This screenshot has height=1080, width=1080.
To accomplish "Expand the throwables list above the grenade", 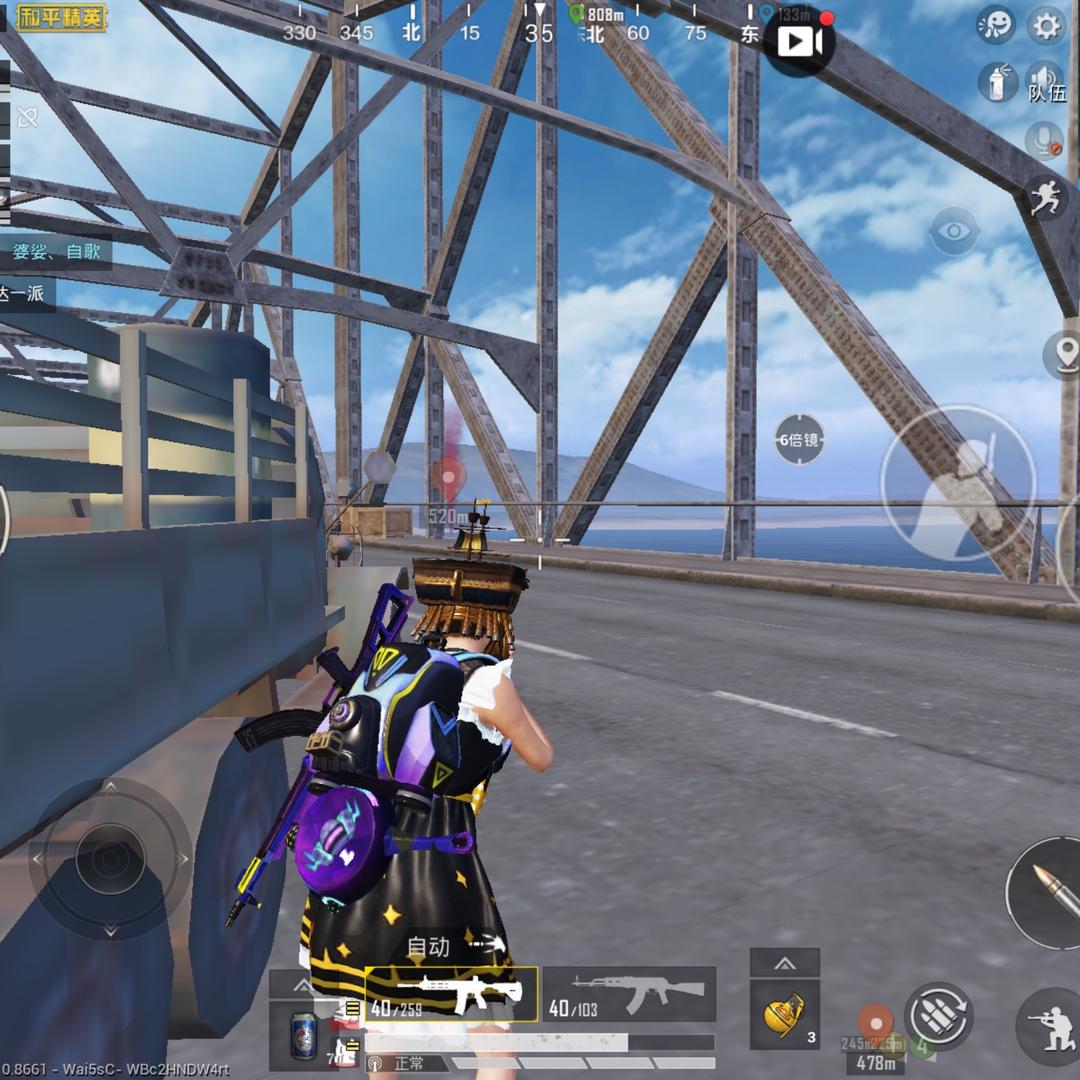I will [785, 963].
